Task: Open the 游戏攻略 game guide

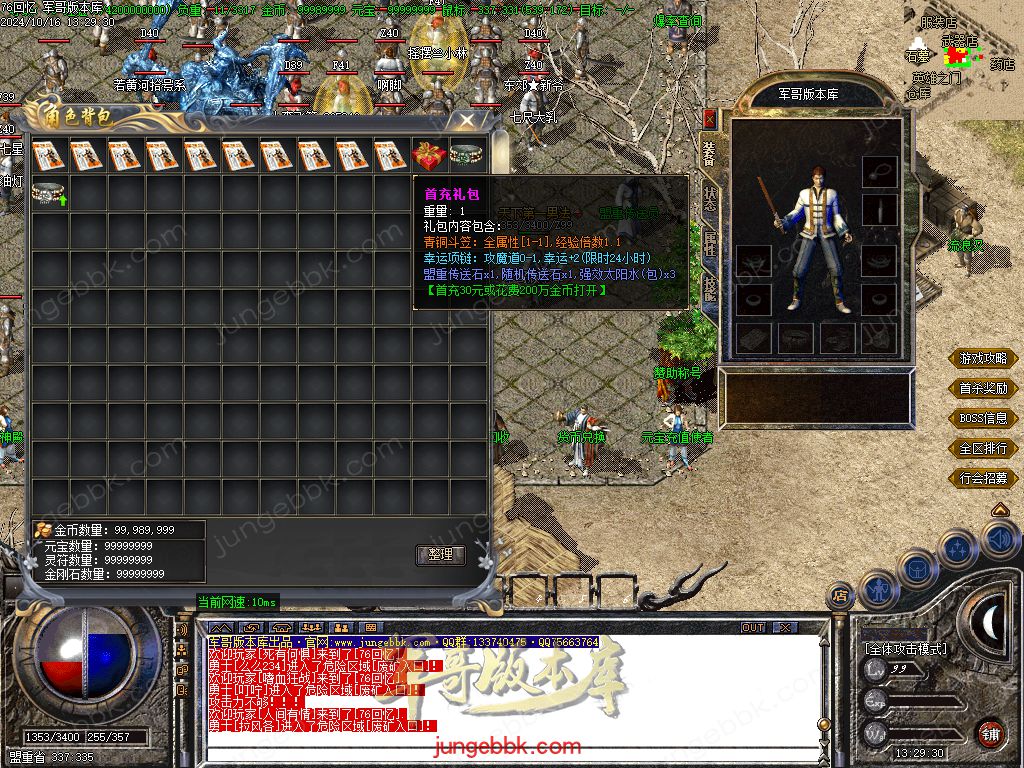Action: (984, 358)
